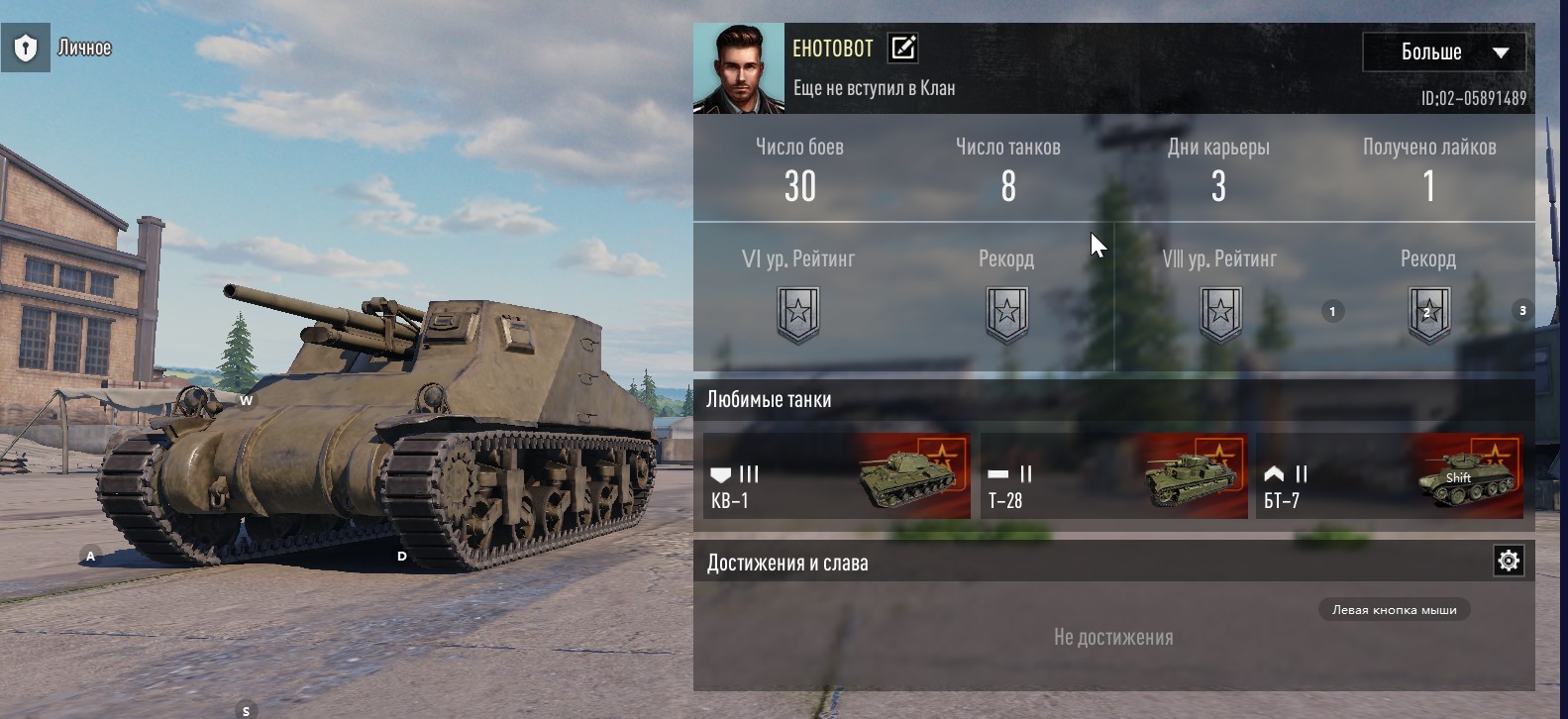This screenshot has width=1568, height=719.
Task: Choose the Т-28 favorite tank card
Action: point(1113,476)
